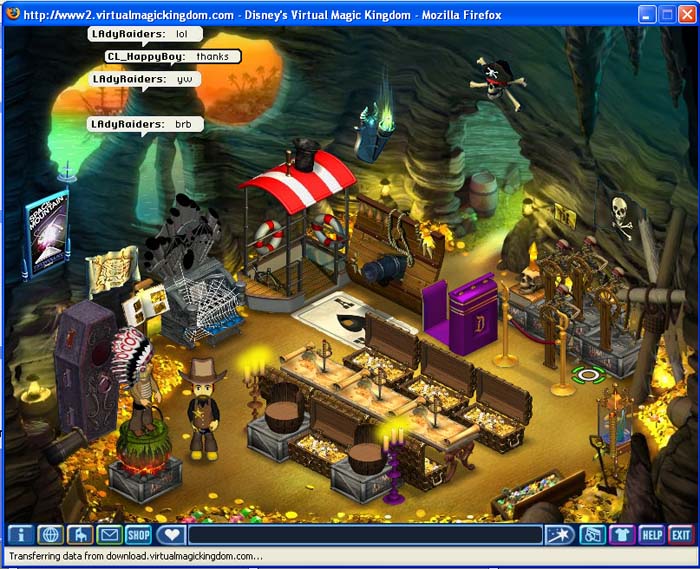Screen dimensions: 700x569
Task: Open the globe map icon
Action: pos(50,535)
